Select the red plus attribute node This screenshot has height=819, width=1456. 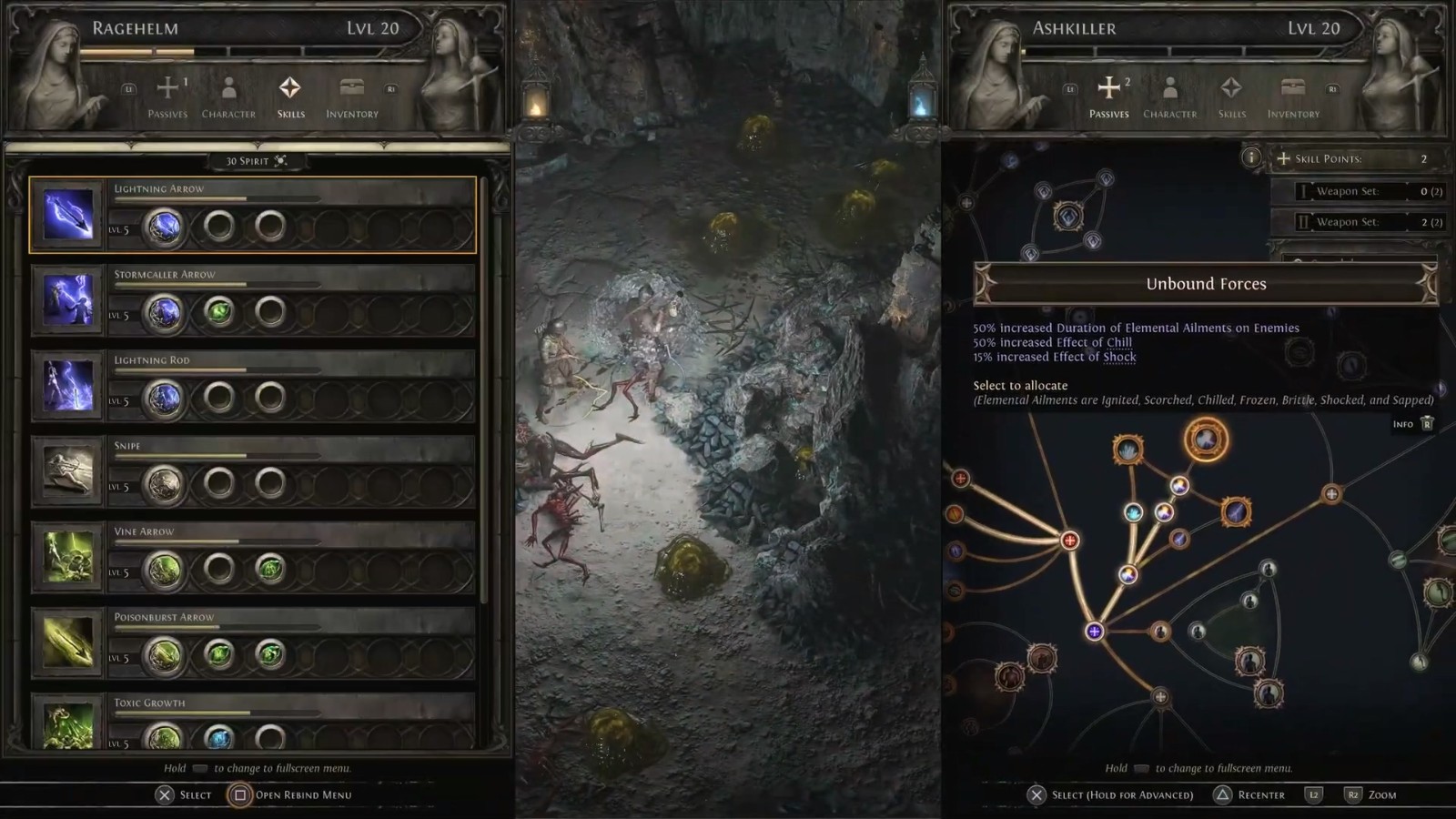(1070, 541)
